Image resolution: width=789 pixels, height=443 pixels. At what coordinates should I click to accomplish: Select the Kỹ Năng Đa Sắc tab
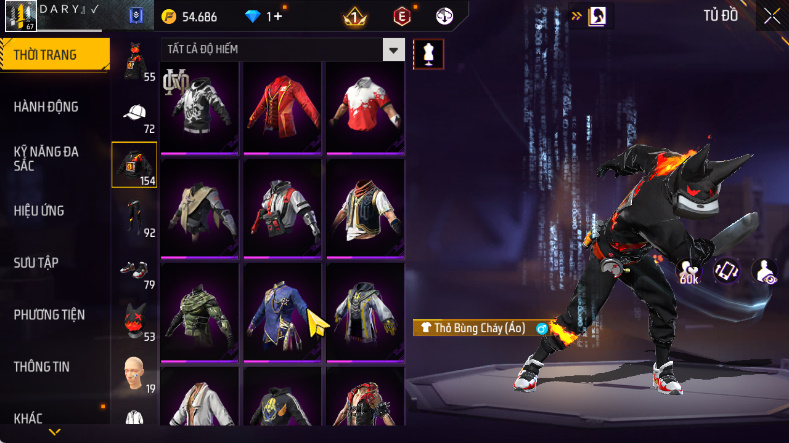(46, 158)
